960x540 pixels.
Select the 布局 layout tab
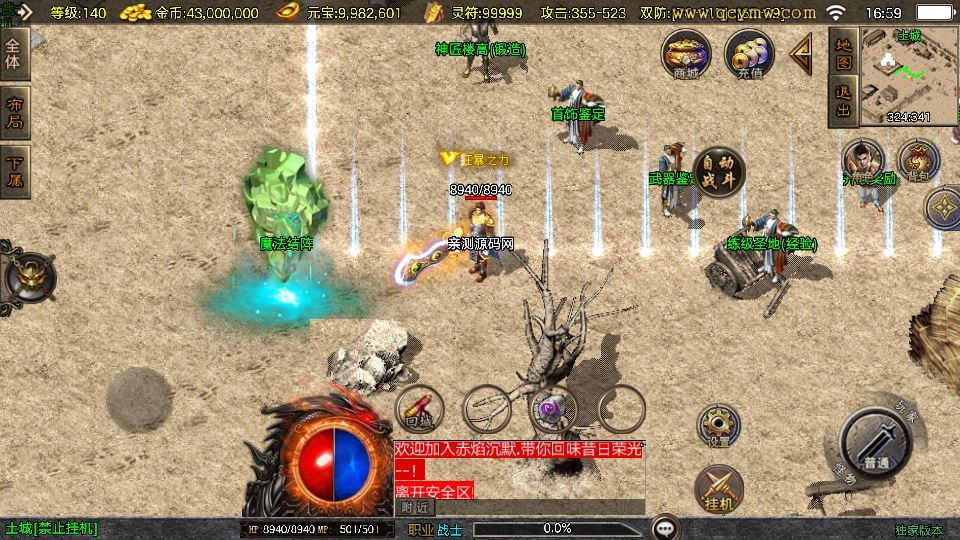[x=14, y=113]
